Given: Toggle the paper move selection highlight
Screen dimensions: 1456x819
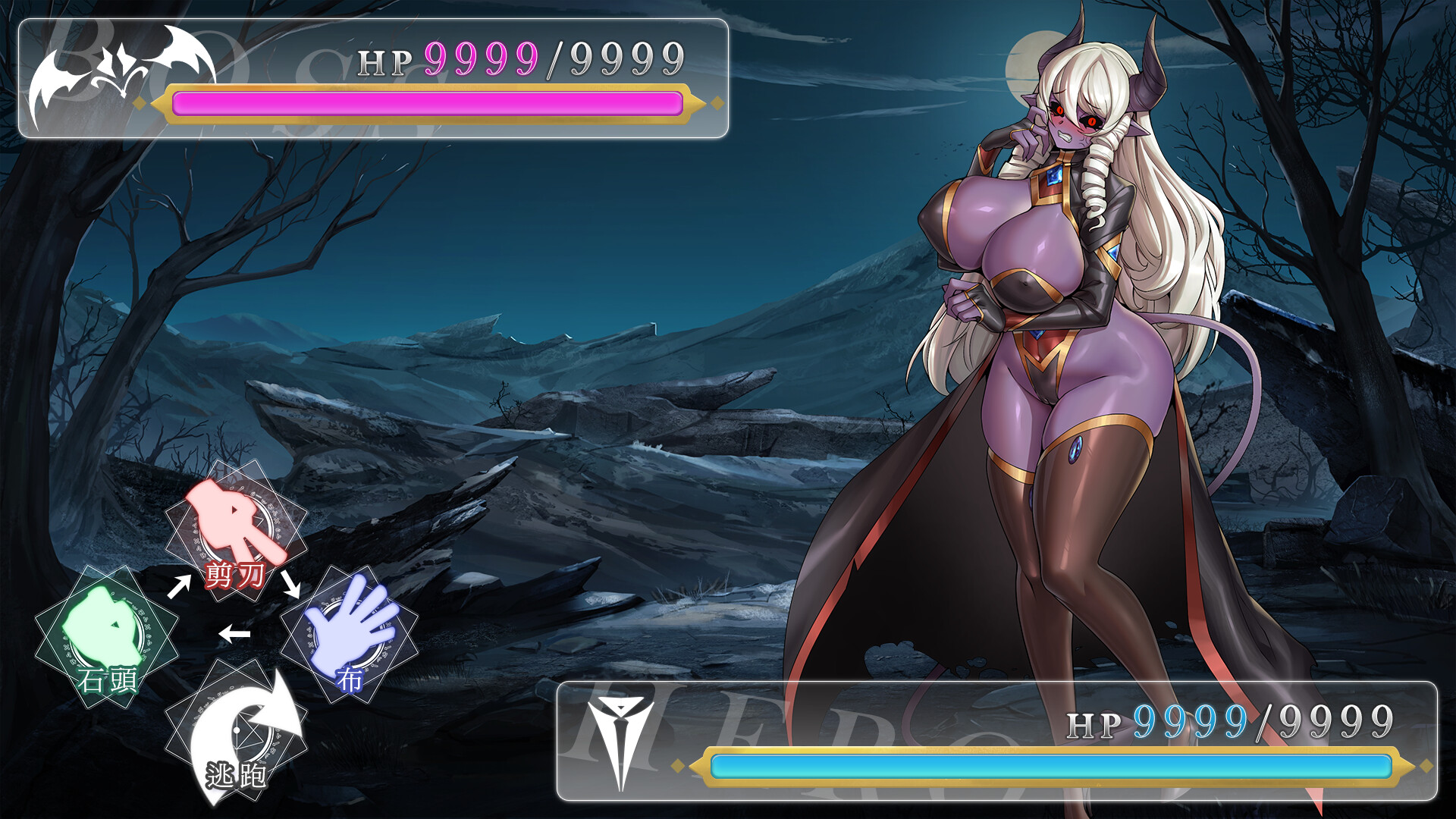Looking at the screenshot, I should pyautogui.click(x=349, y=641).
